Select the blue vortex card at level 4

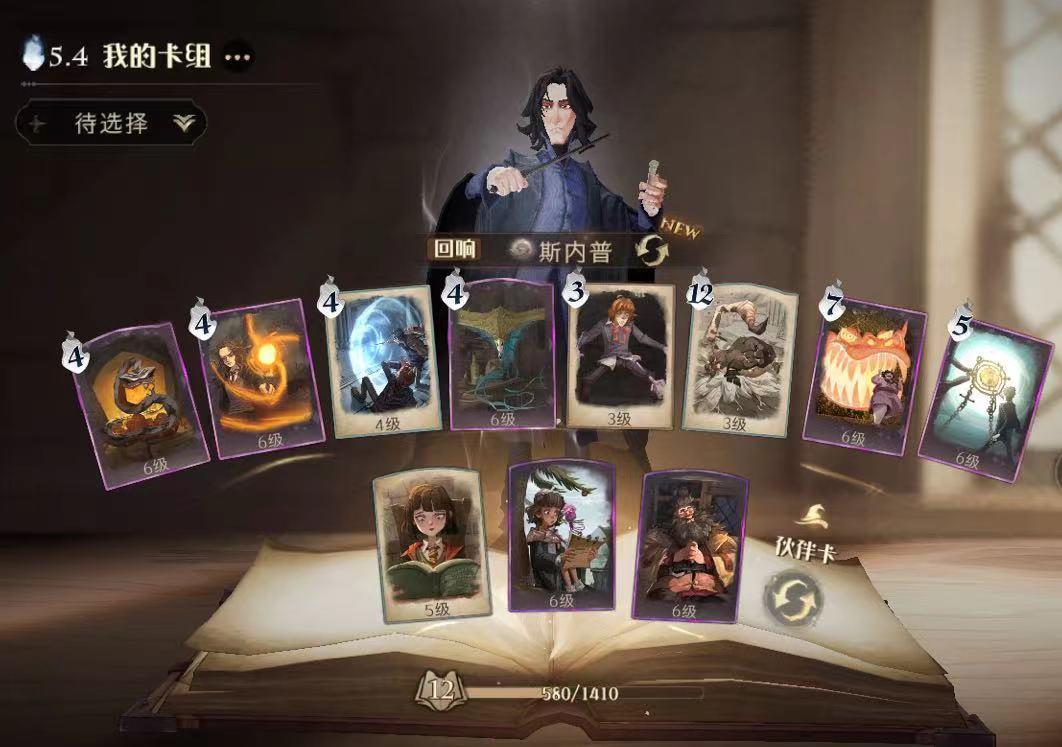pos(385,361)
